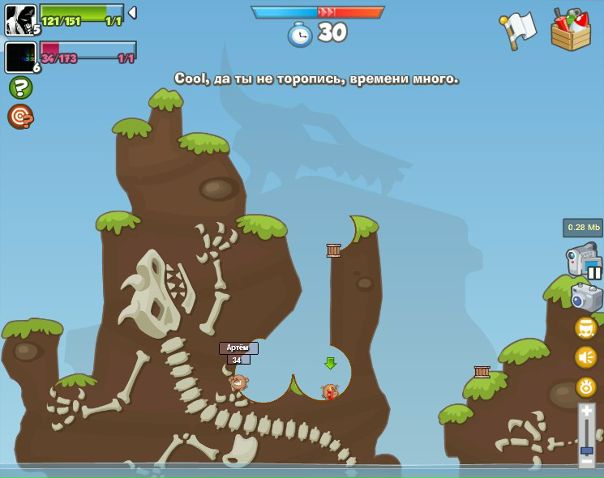The image size is (604, 478).
Task: Open the weapons crate arsenal
Action: click(570, 30)
